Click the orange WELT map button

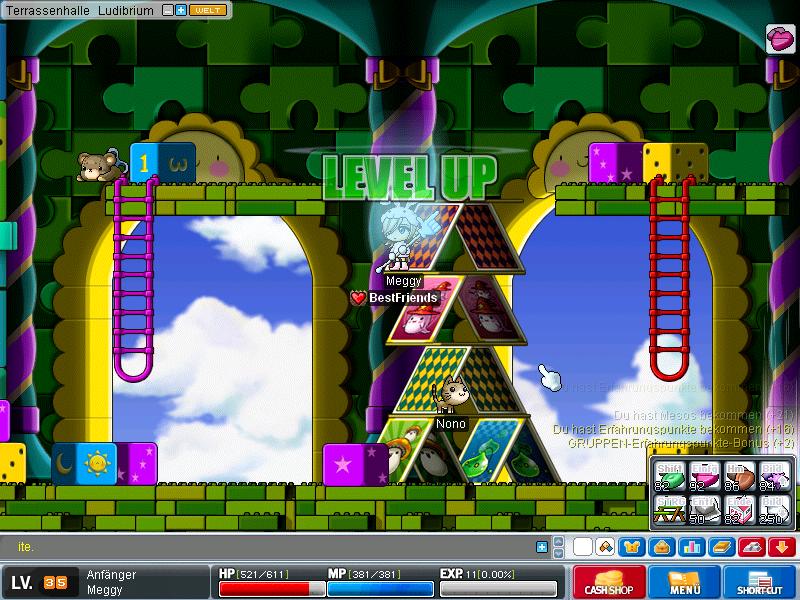click(x=206, y=9)
